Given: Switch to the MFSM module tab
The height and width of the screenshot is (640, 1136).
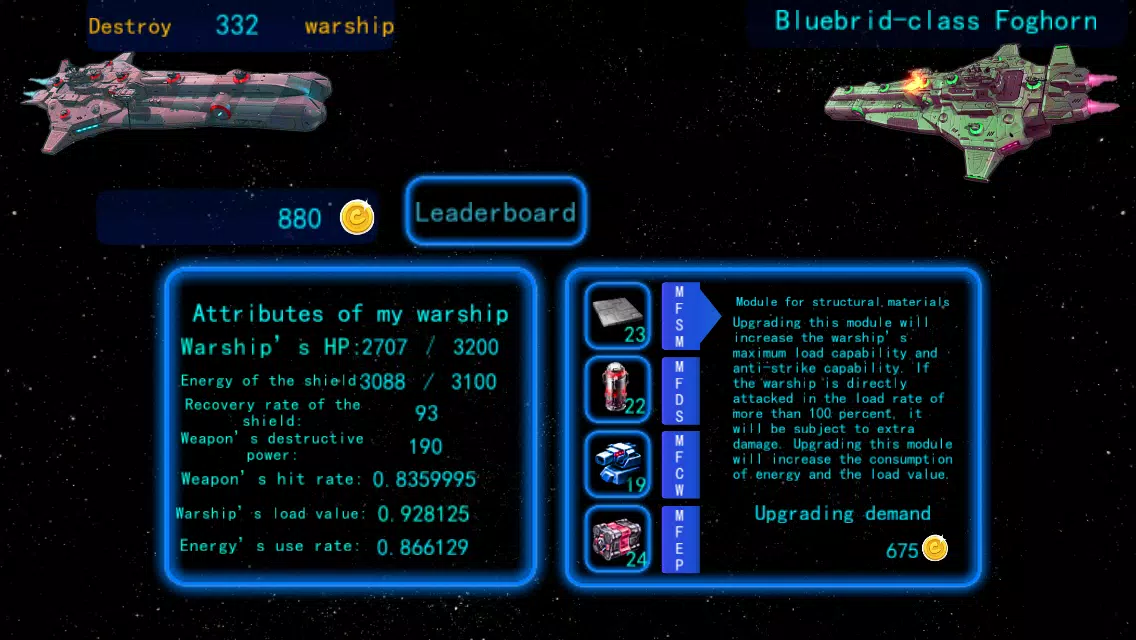Looking at the screenshot, I should (x=681, y=316).
